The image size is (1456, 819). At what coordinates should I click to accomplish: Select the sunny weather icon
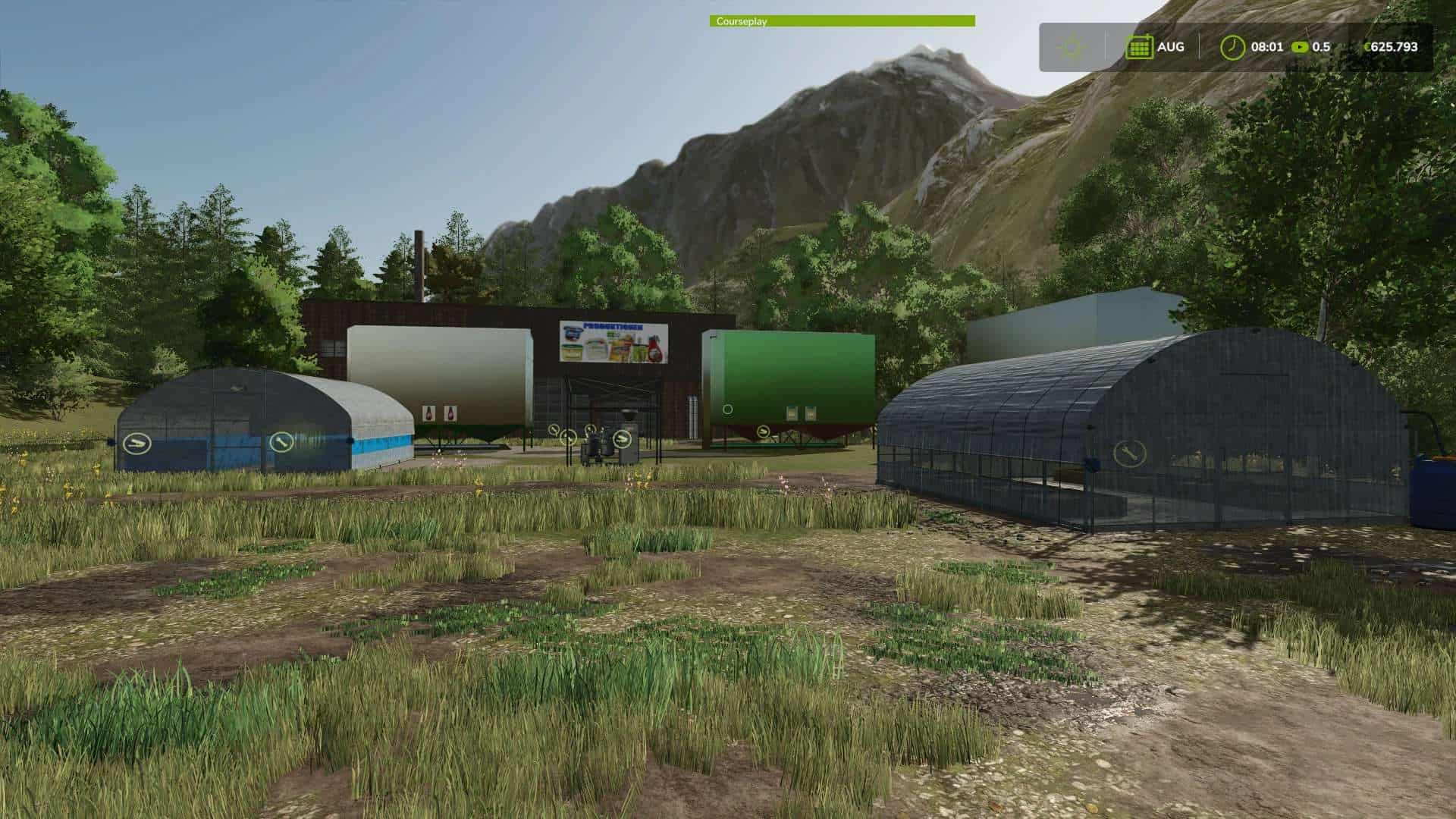1072,47
